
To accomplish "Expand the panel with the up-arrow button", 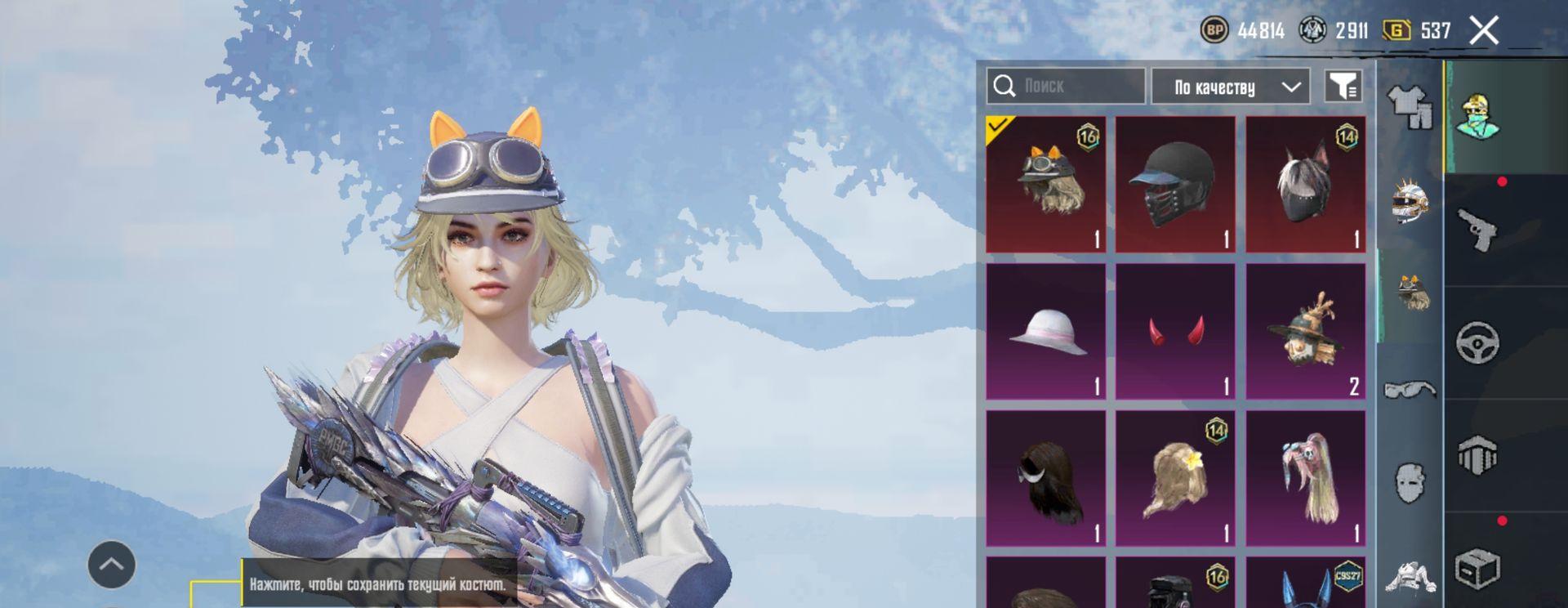I will pos(112,564).
